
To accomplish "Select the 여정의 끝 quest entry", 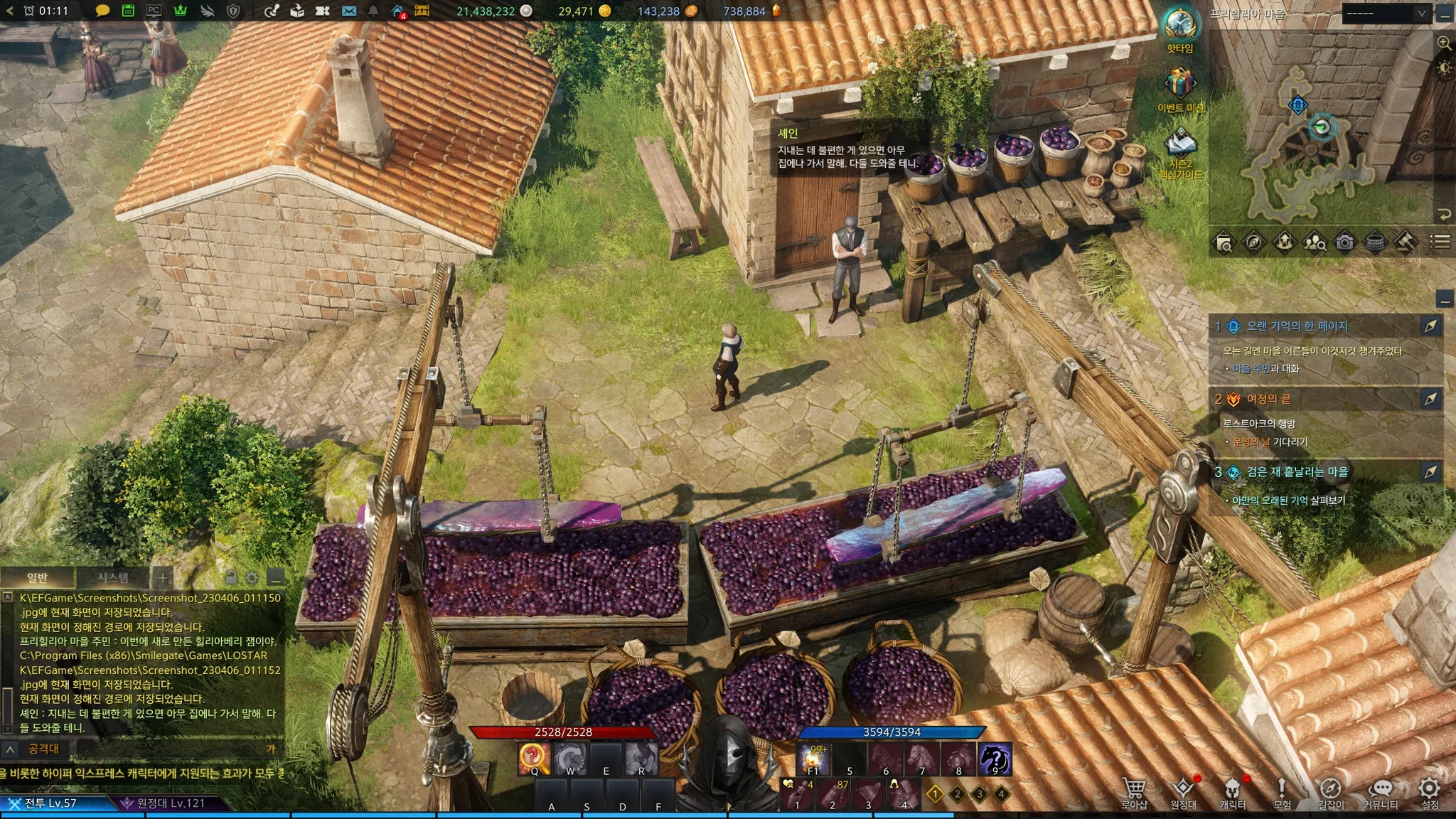I will click(1268, 400).
